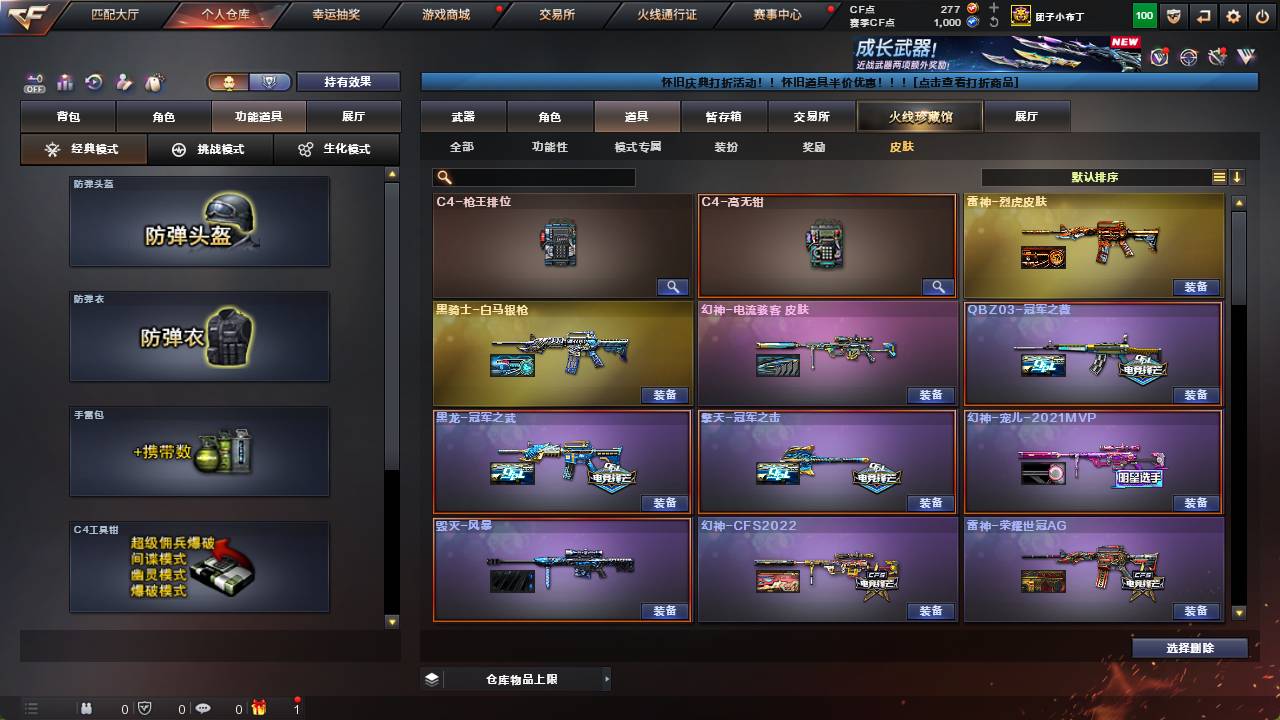Screen dimensions: 1280x720
Task: Click the chat message icon in bottom bar
Action: coord(203,708)
